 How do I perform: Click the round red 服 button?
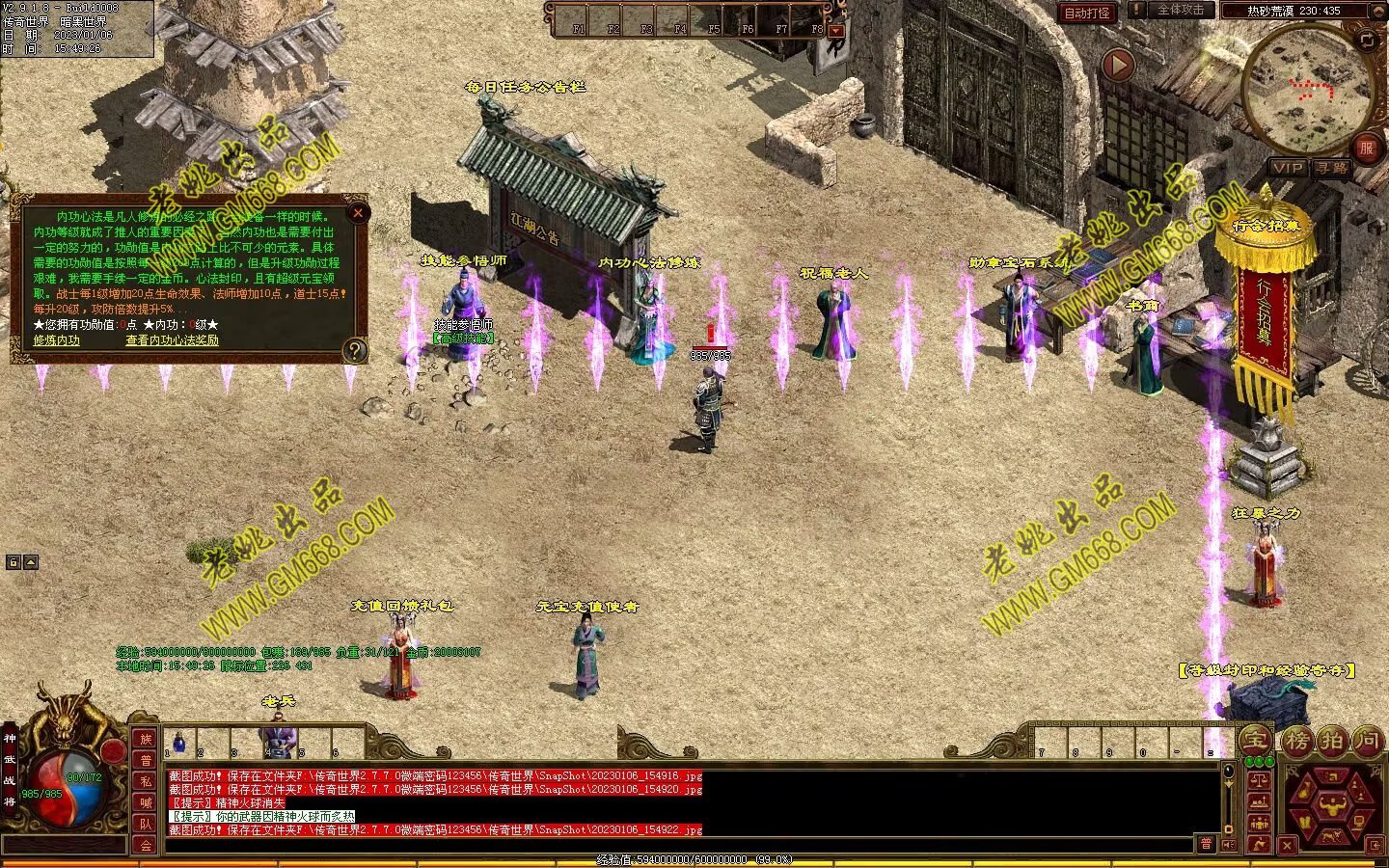tap(1366, 148)
